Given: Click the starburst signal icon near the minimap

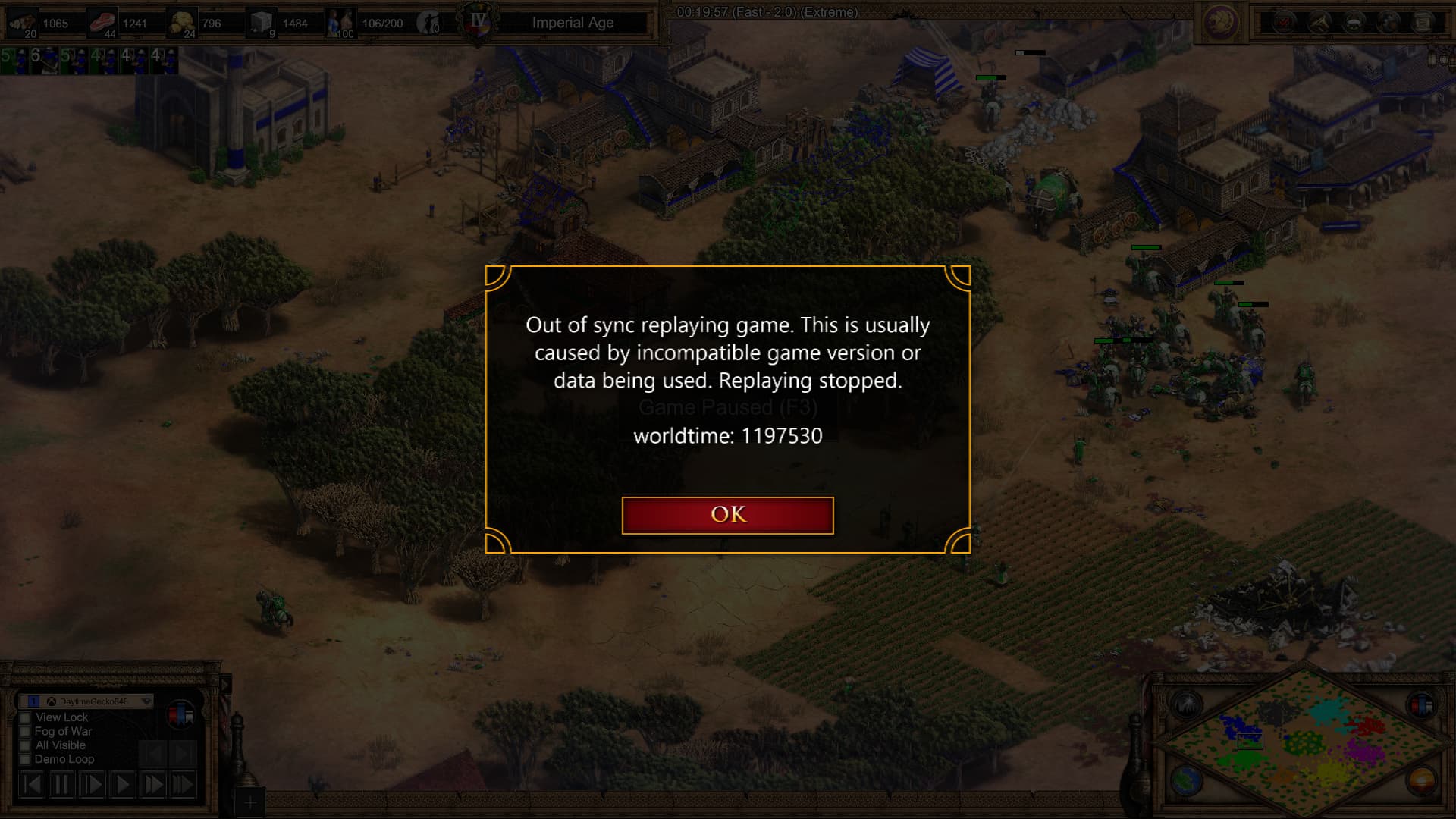Looking at the screenshot, I should point(1187,704).
